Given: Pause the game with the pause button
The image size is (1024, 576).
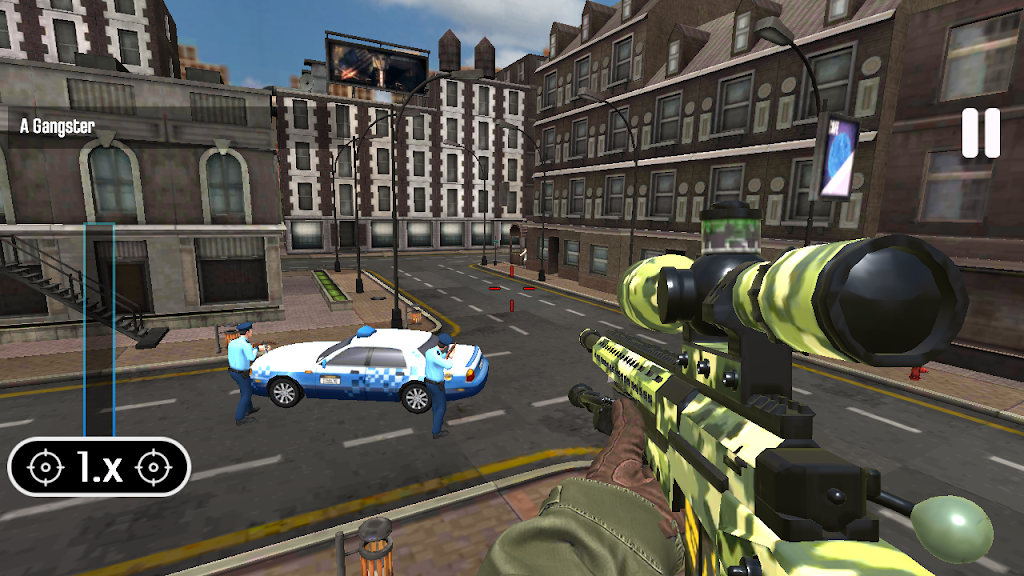Looking at the screenshot, I should click(x=980, y=133).
